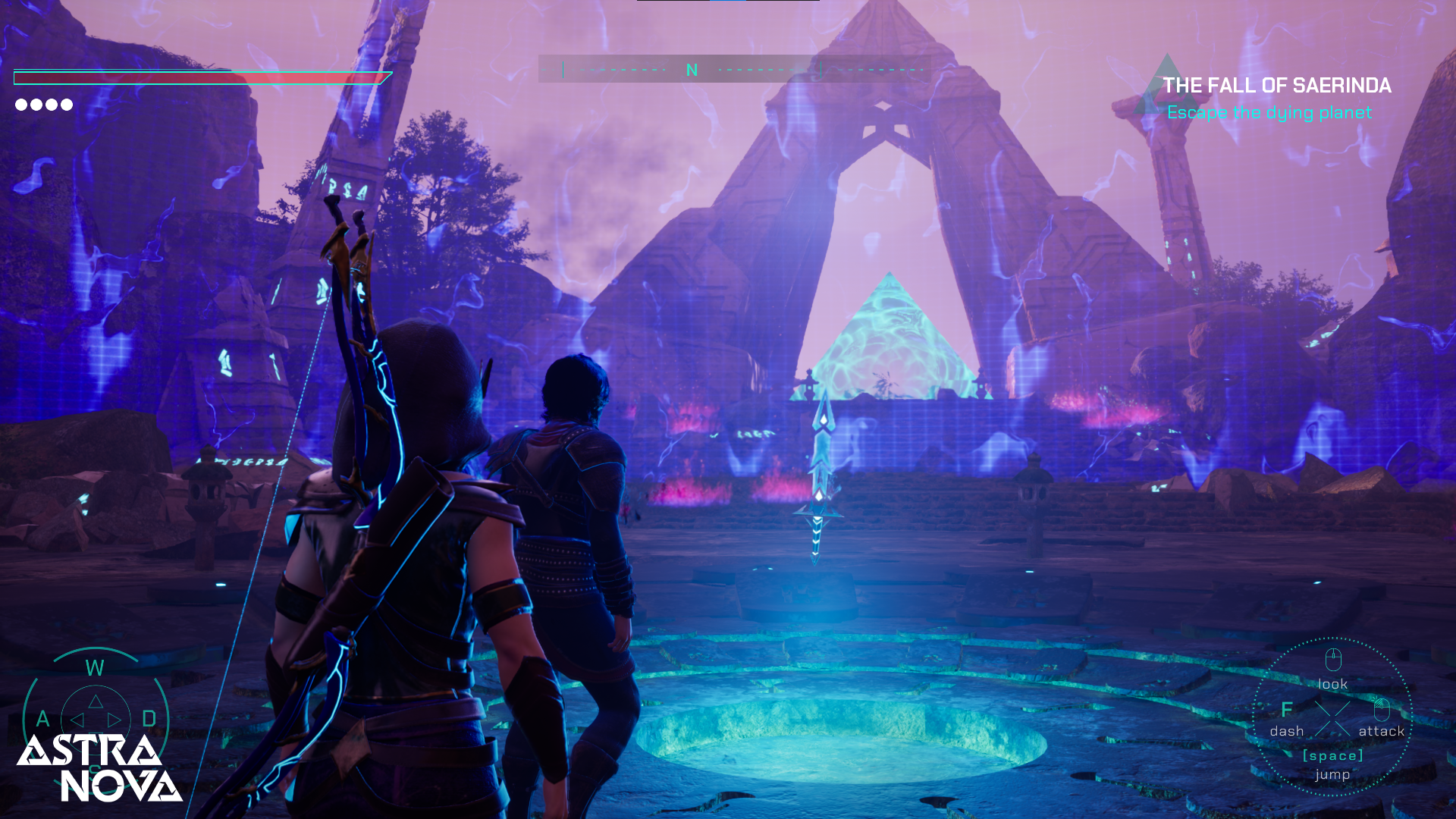Select the 'jump' label under [space]
Screen dimensions: 1456x819
(x=1332, y=775)
